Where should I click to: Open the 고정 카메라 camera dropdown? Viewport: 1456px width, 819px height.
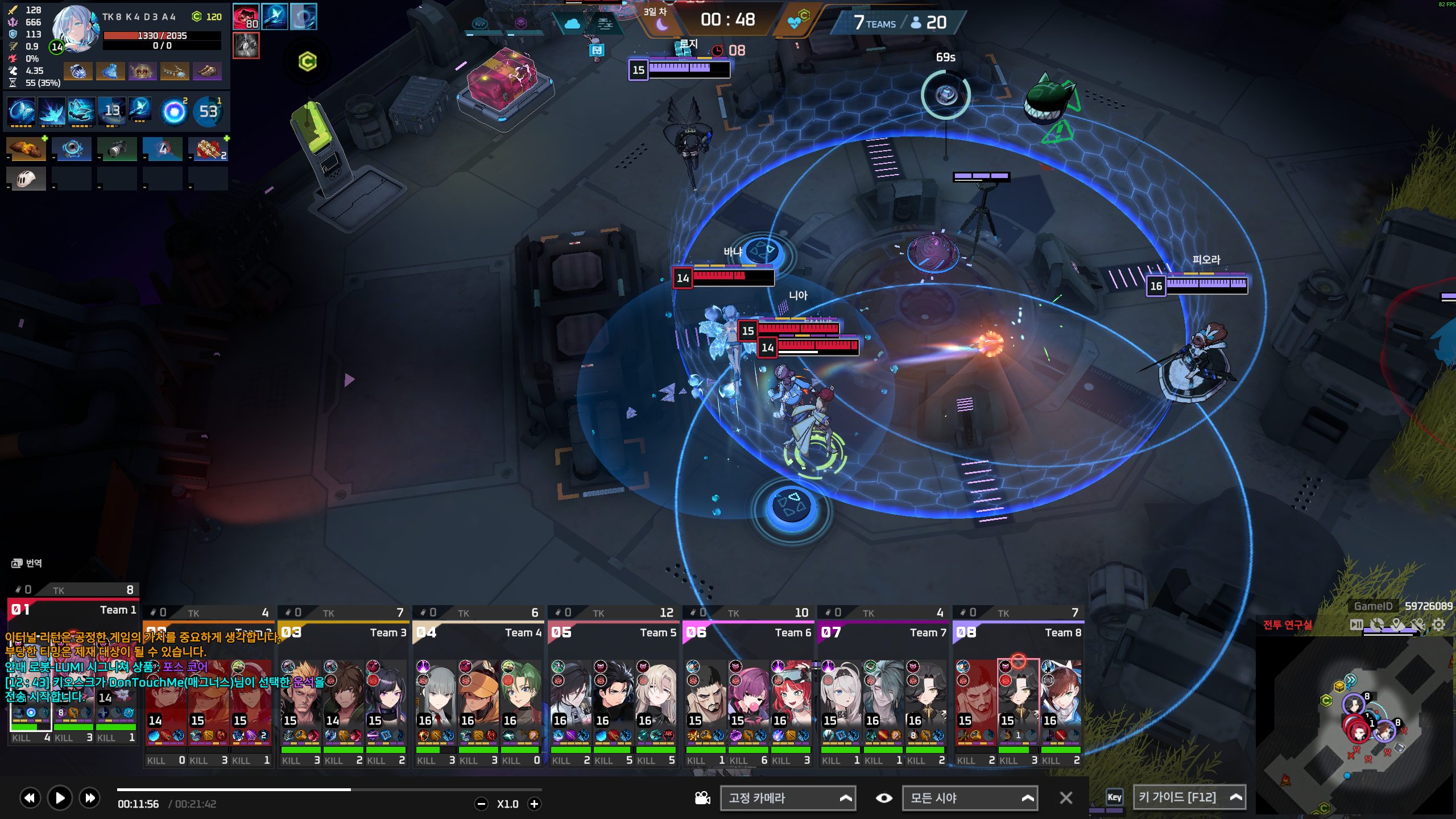788,798
